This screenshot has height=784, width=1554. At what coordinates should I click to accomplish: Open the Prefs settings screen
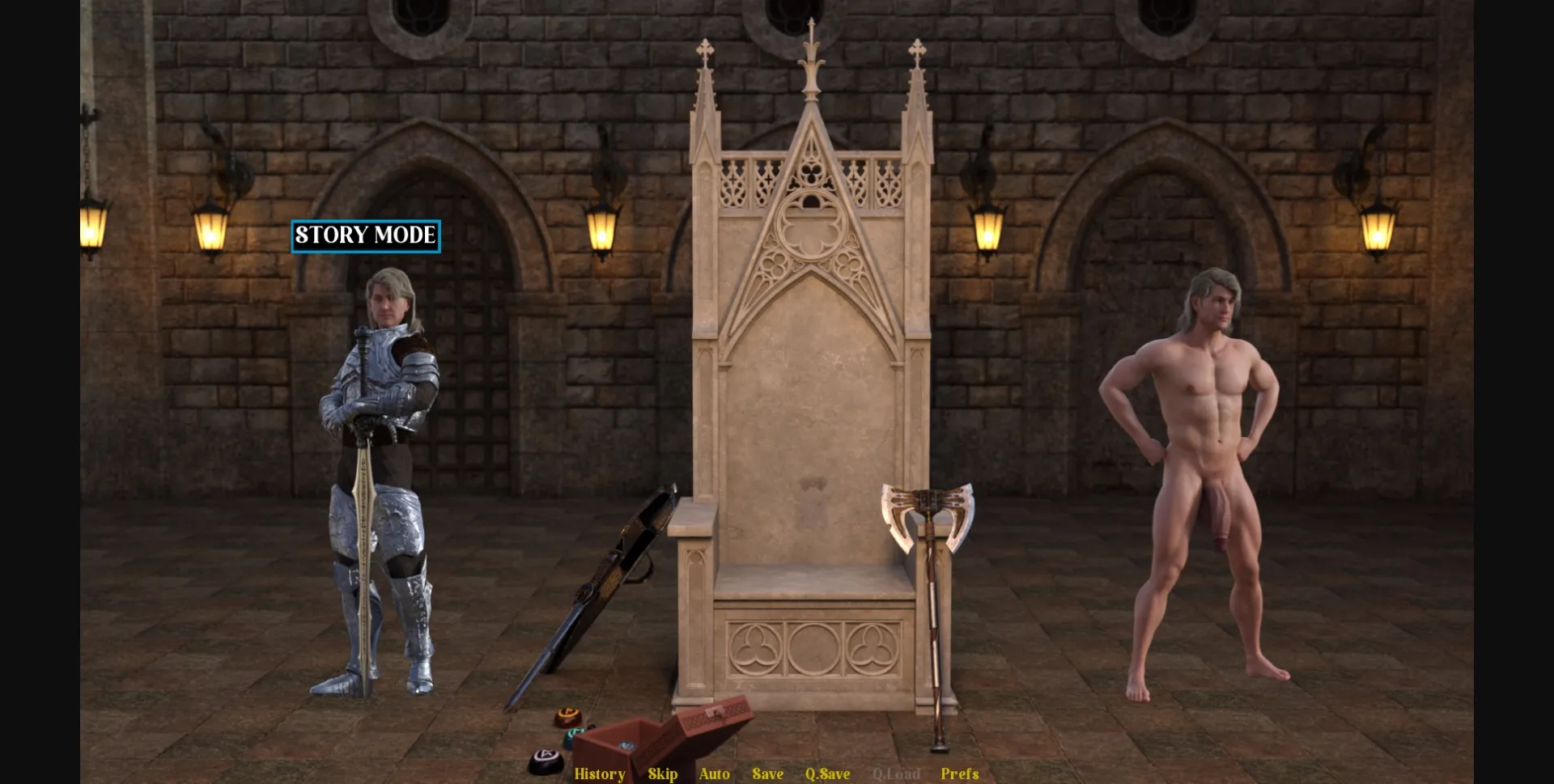point(959,773)
